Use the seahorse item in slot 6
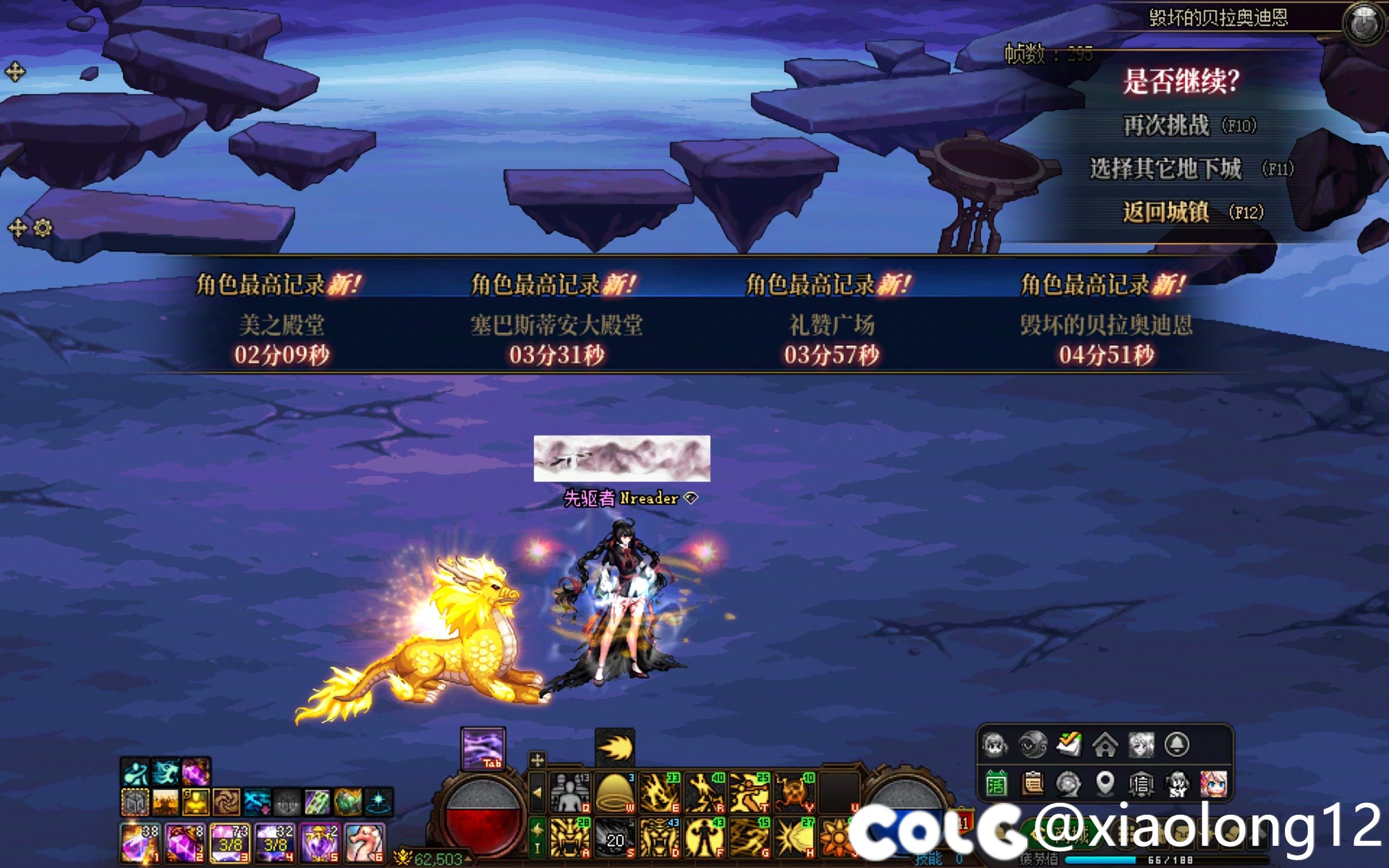1389x868 pixels. click(365, 843)
